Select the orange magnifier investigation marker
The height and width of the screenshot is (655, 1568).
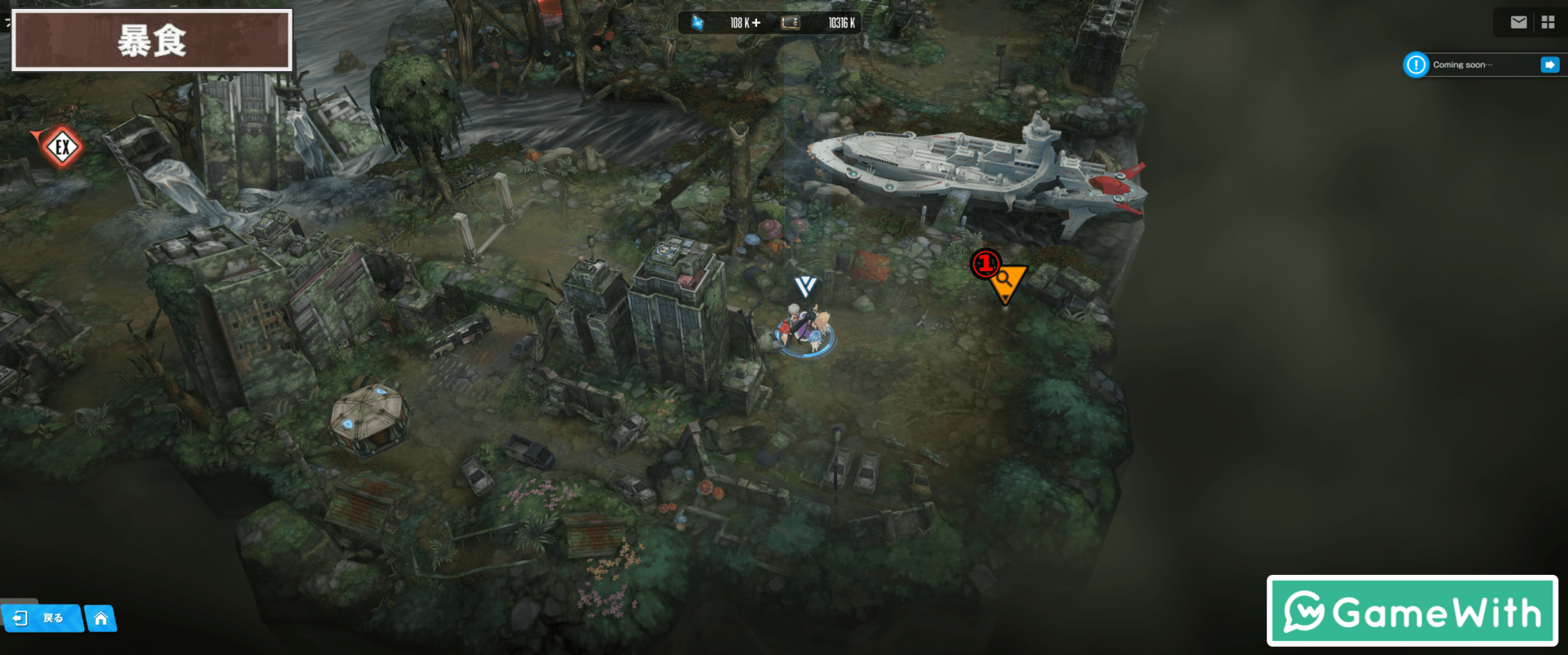[1006, 280]
